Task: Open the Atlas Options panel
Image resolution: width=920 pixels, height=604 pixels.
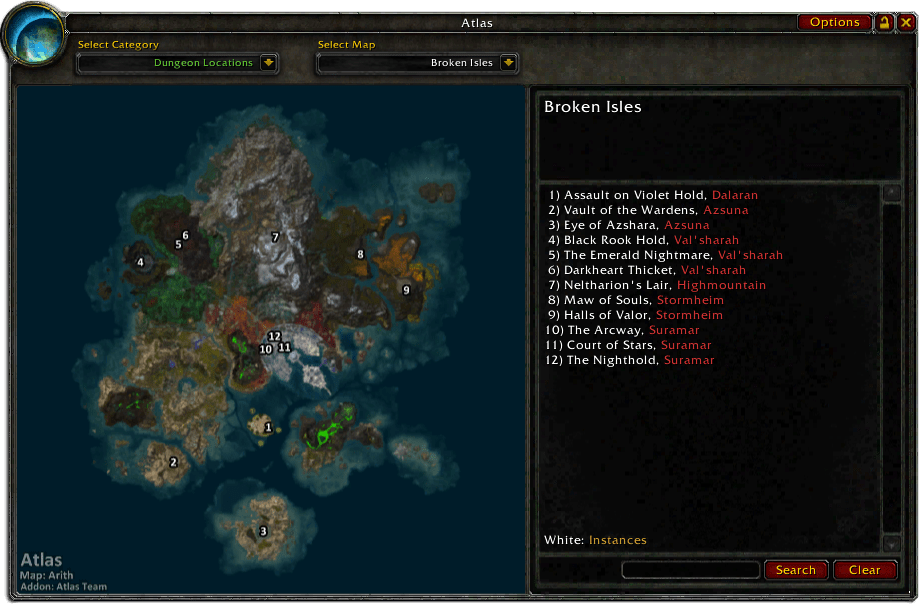Action: point(834,22)
